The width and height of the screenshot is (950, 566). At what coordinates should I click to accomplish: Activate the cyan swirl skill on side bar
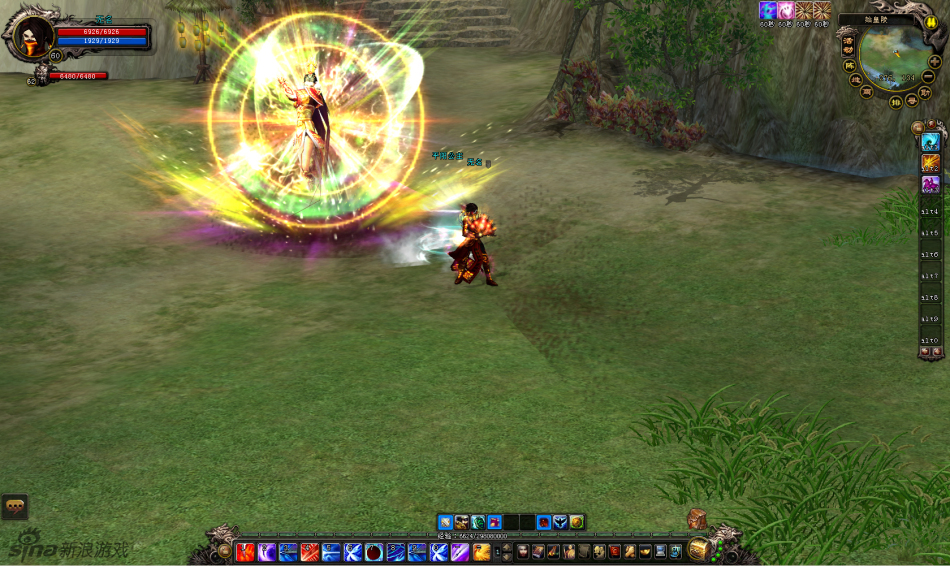click(930, 142)
